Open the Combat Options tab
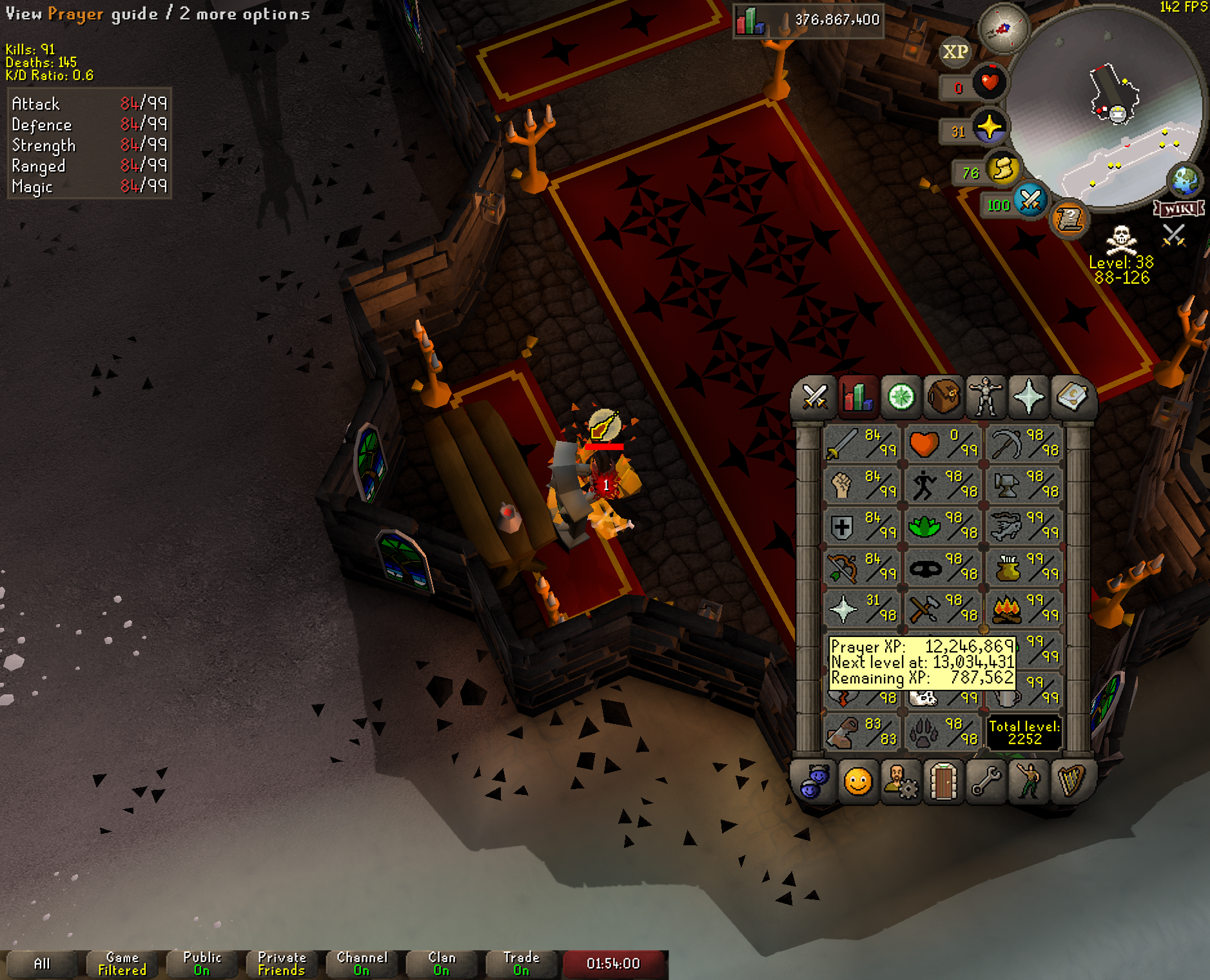This screenshot has height=980, width=1210. pos(815,397)
